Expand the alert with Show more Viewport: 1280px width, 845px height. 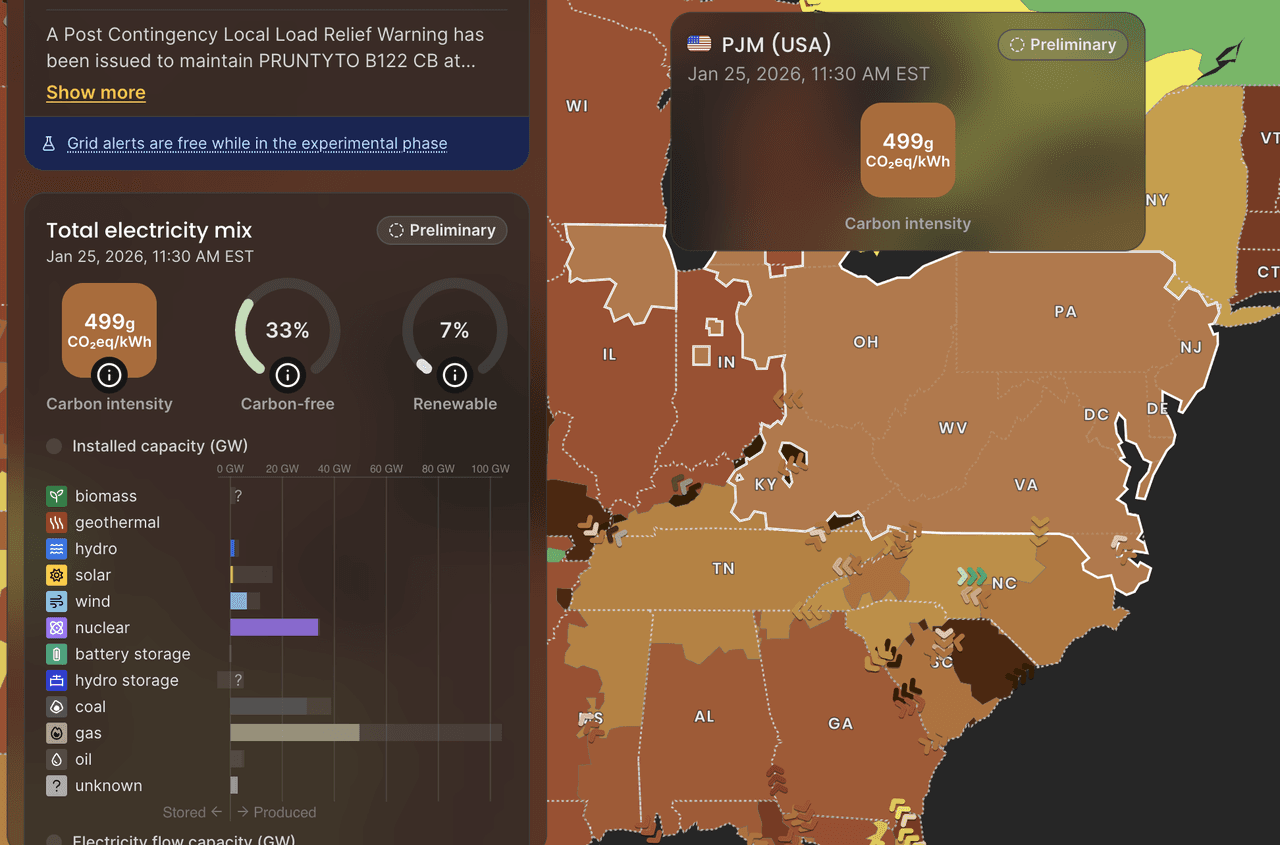[x=96, y=92]
